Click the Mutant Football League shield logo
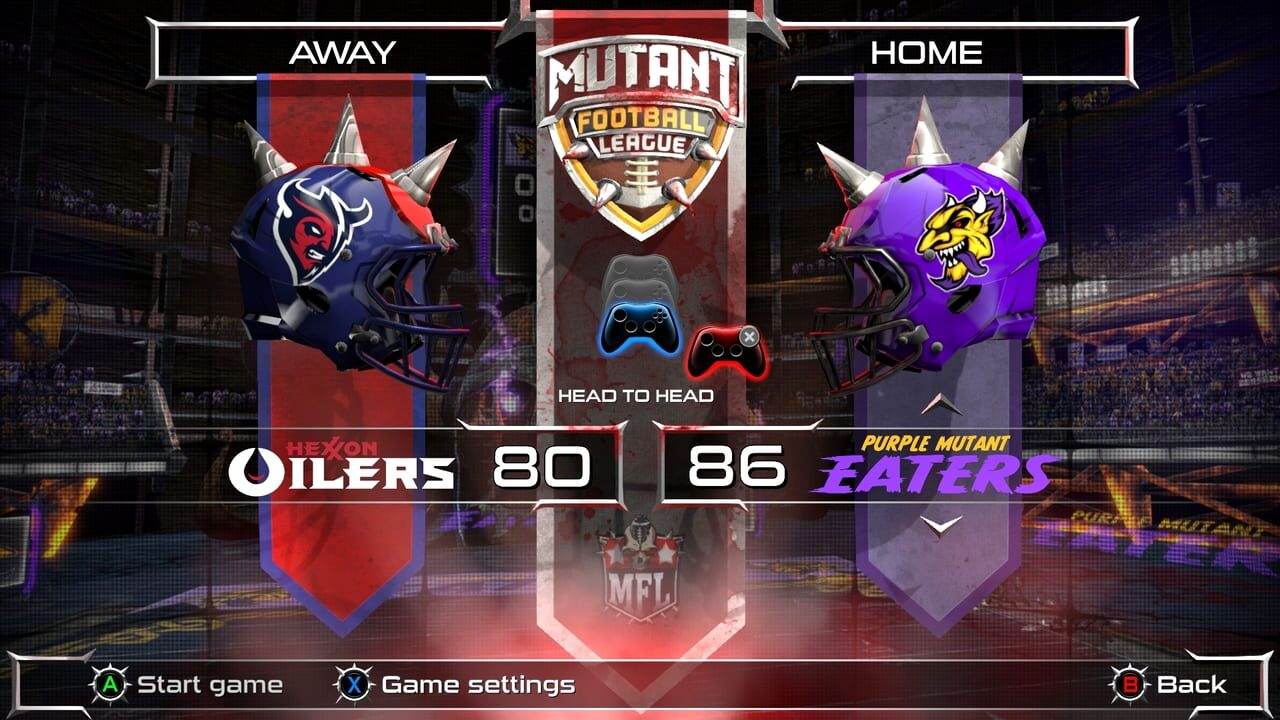Screen dimensions: 1280x720 (x=640, y=130)
